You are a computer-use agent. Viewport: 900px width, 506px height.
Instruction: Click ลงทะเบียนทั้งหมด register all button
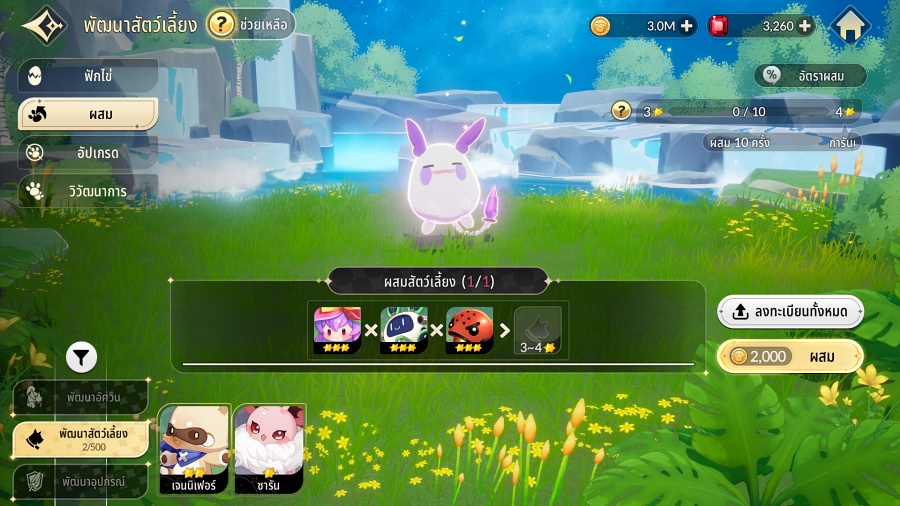[x=790, y=312]
